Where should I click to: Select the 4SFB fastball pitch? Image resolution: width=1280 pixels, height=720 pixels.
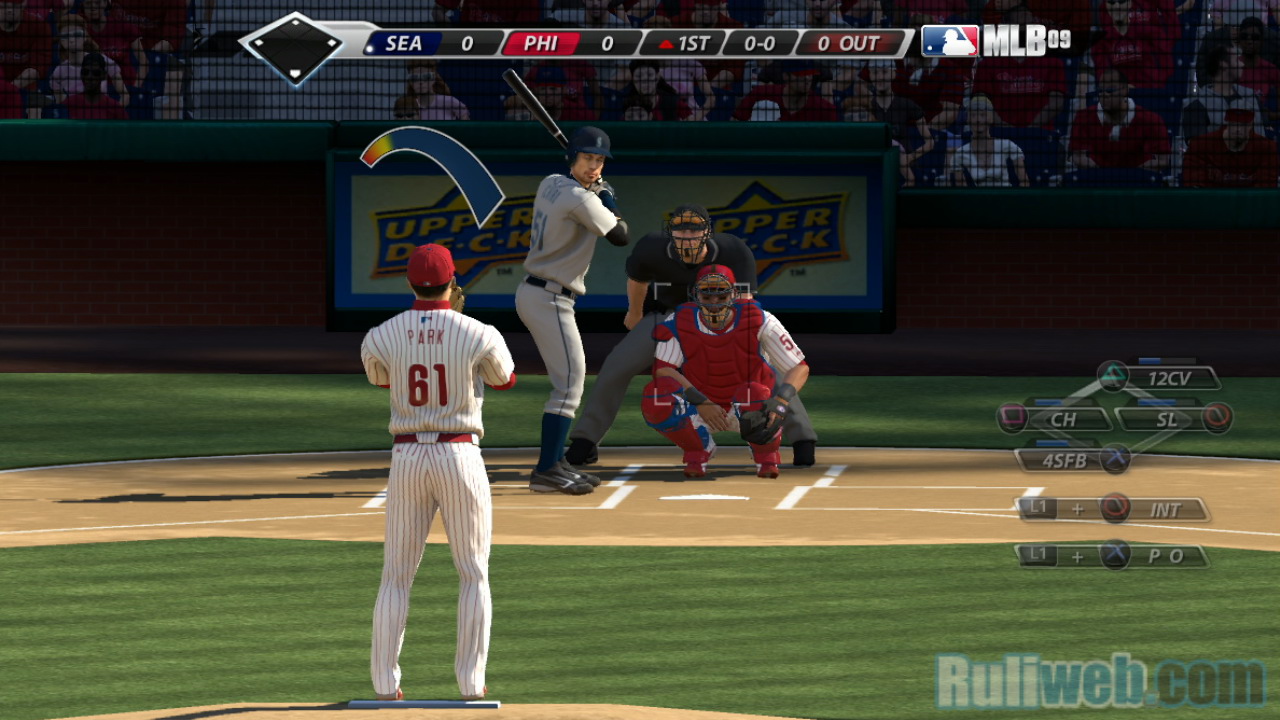pos(1060,460)
